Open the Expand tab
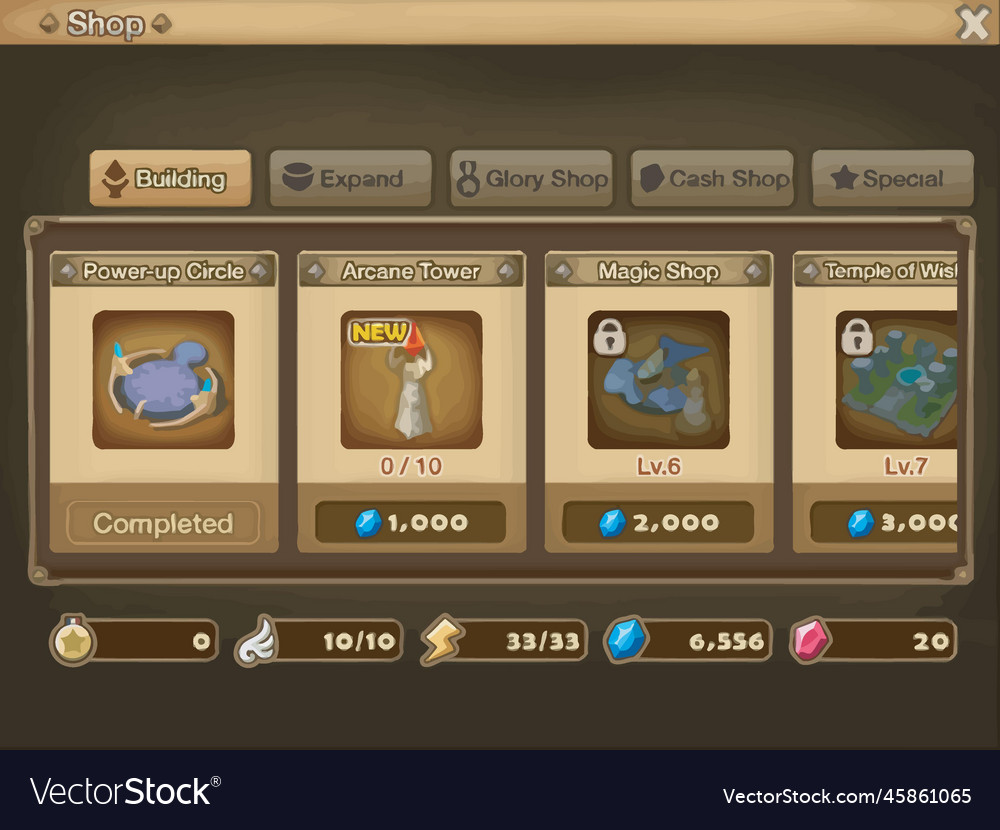 (350, 179)
